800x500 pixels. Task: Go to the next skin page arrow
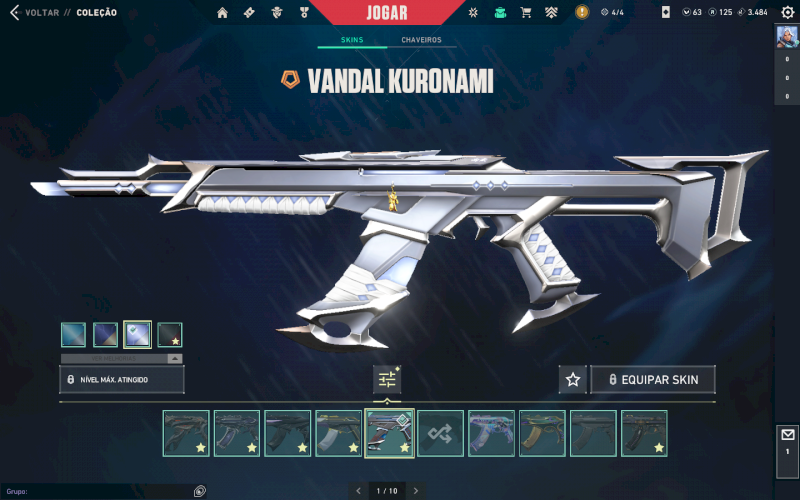(416, 491)
